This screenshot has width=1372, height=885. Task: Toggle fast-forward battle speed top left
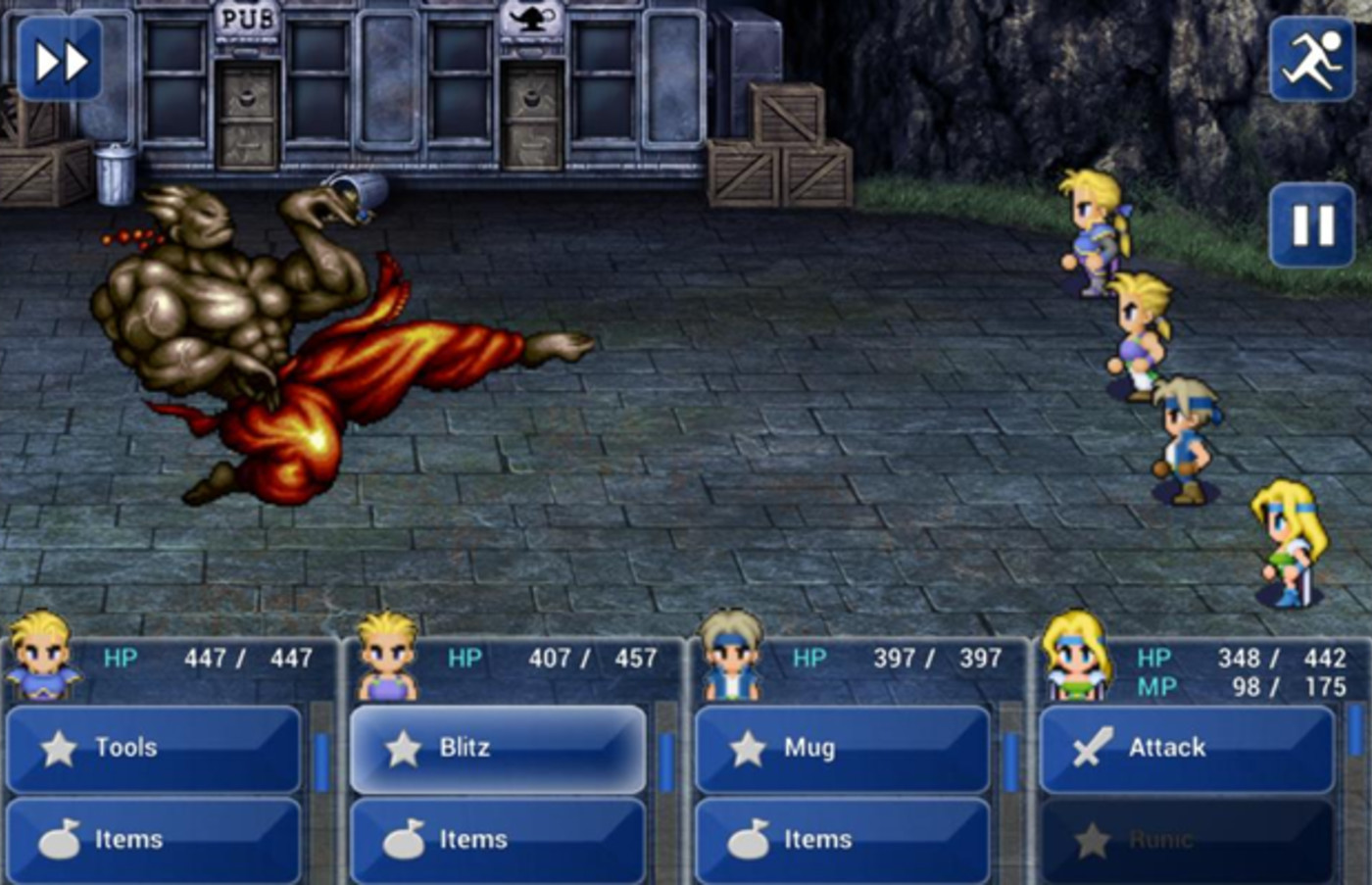click(59, 59)
